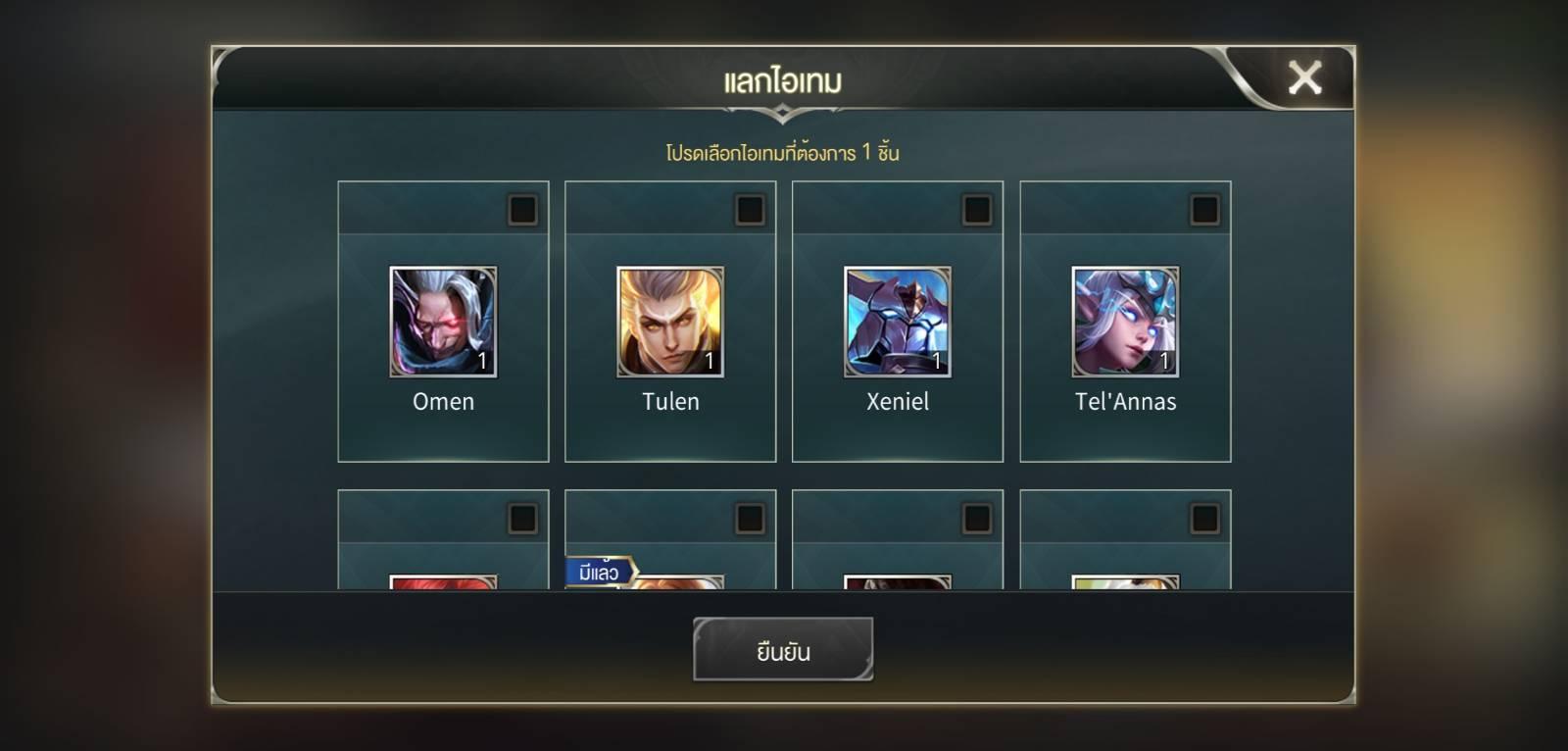The width and height of the screenshot is (1568, 751).
Task: Close the item exchange dialog
Action: coord(1304,77)
